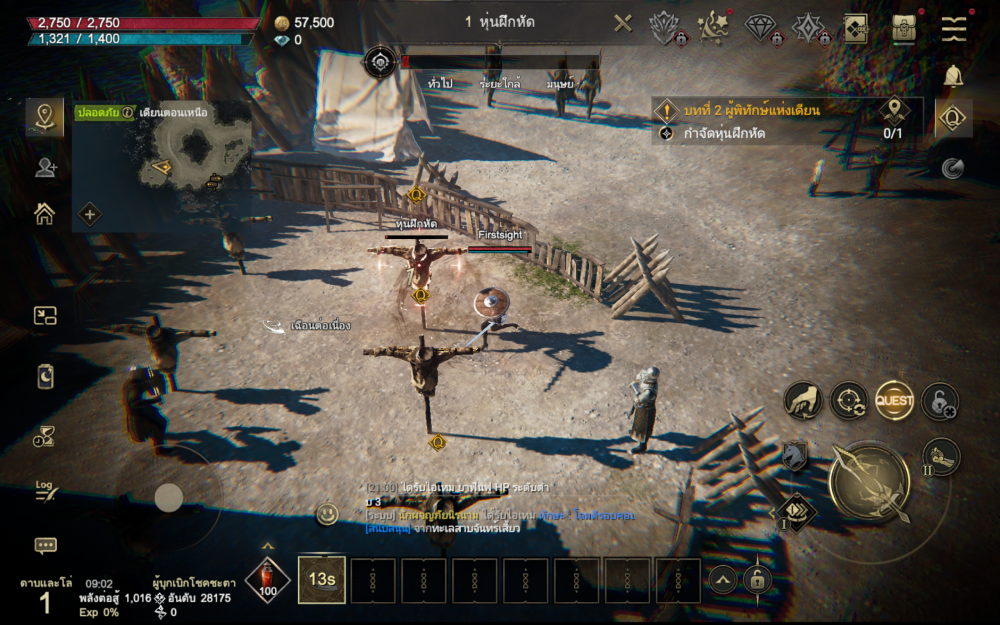
Task: Open the notification bell
Action: pos(954,75)
